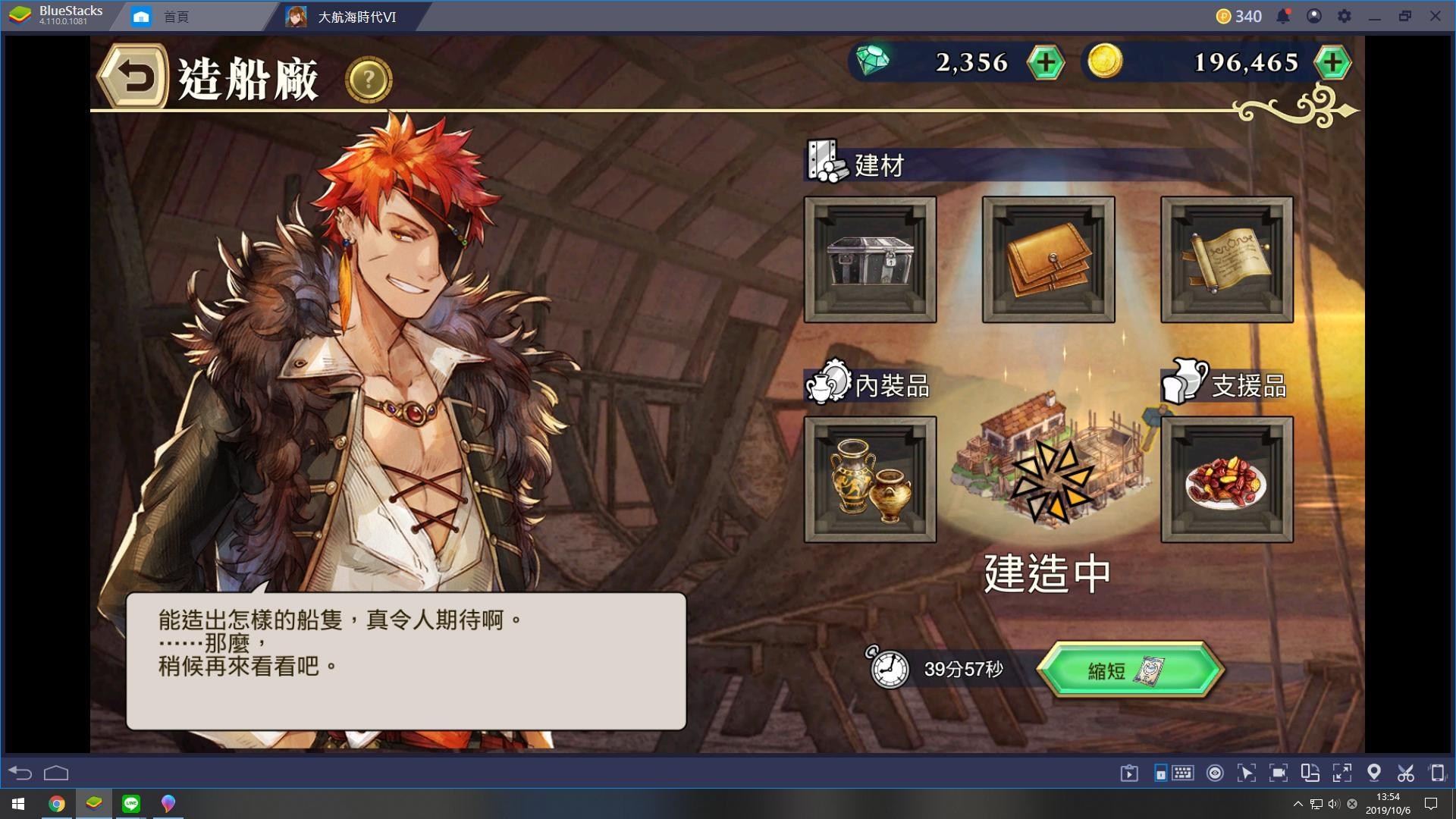Open BlueStacks notifications bell
The width and height of the screenshot is (1456, 819).
point(1283,16)
